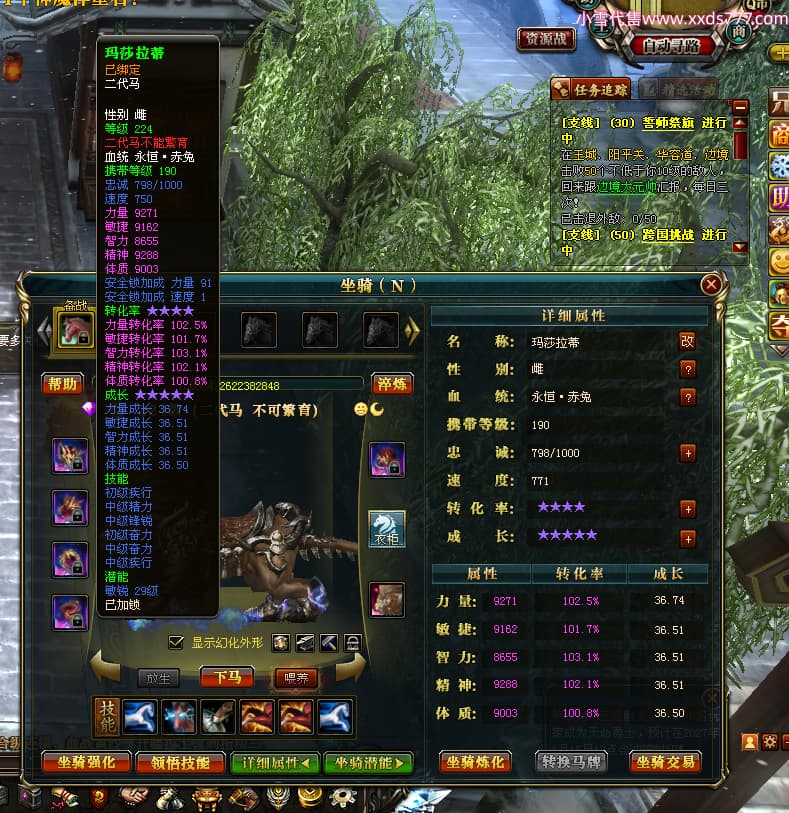Open the 坐骑潜能 mount potential panel
Viewport: 789px width, 813px height.
click(368, 763)
